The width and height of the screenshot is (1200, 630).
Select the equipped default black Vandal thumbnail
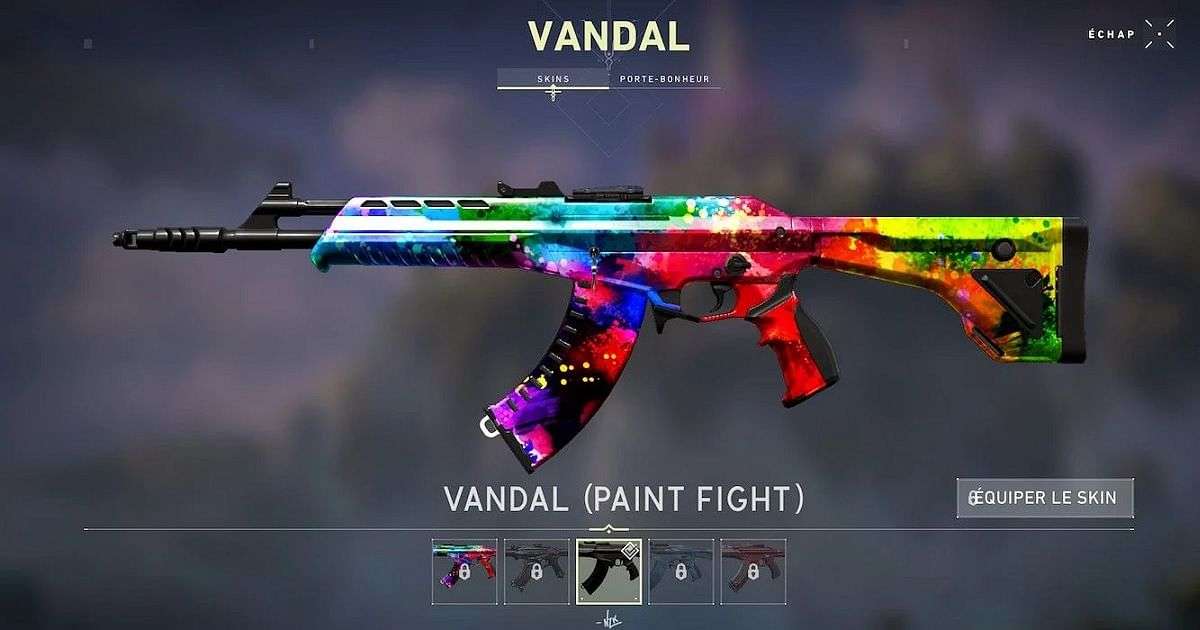[609, 571]
